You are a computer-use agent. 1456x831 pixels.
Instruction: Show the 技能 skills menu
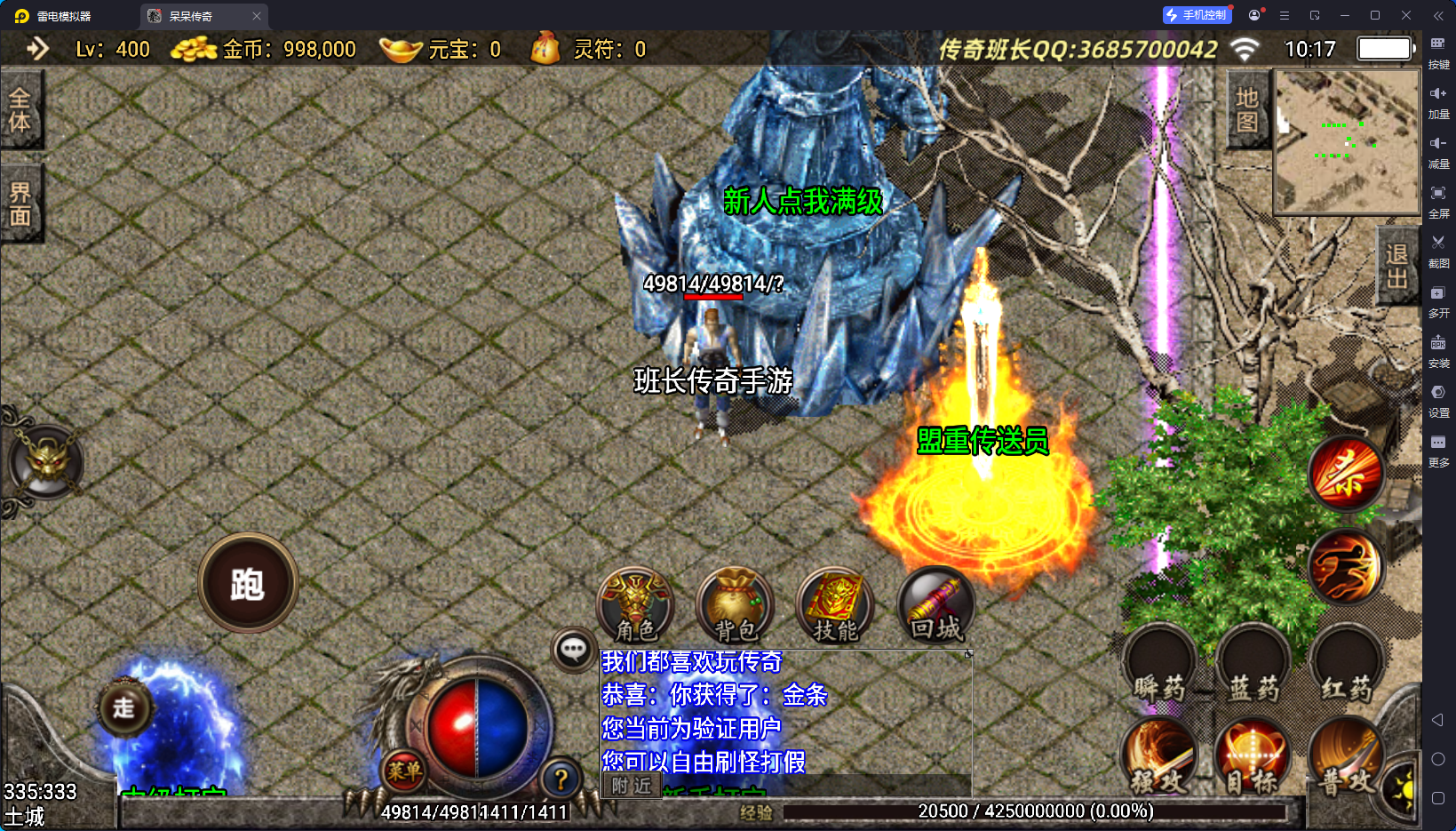point(835,605)
